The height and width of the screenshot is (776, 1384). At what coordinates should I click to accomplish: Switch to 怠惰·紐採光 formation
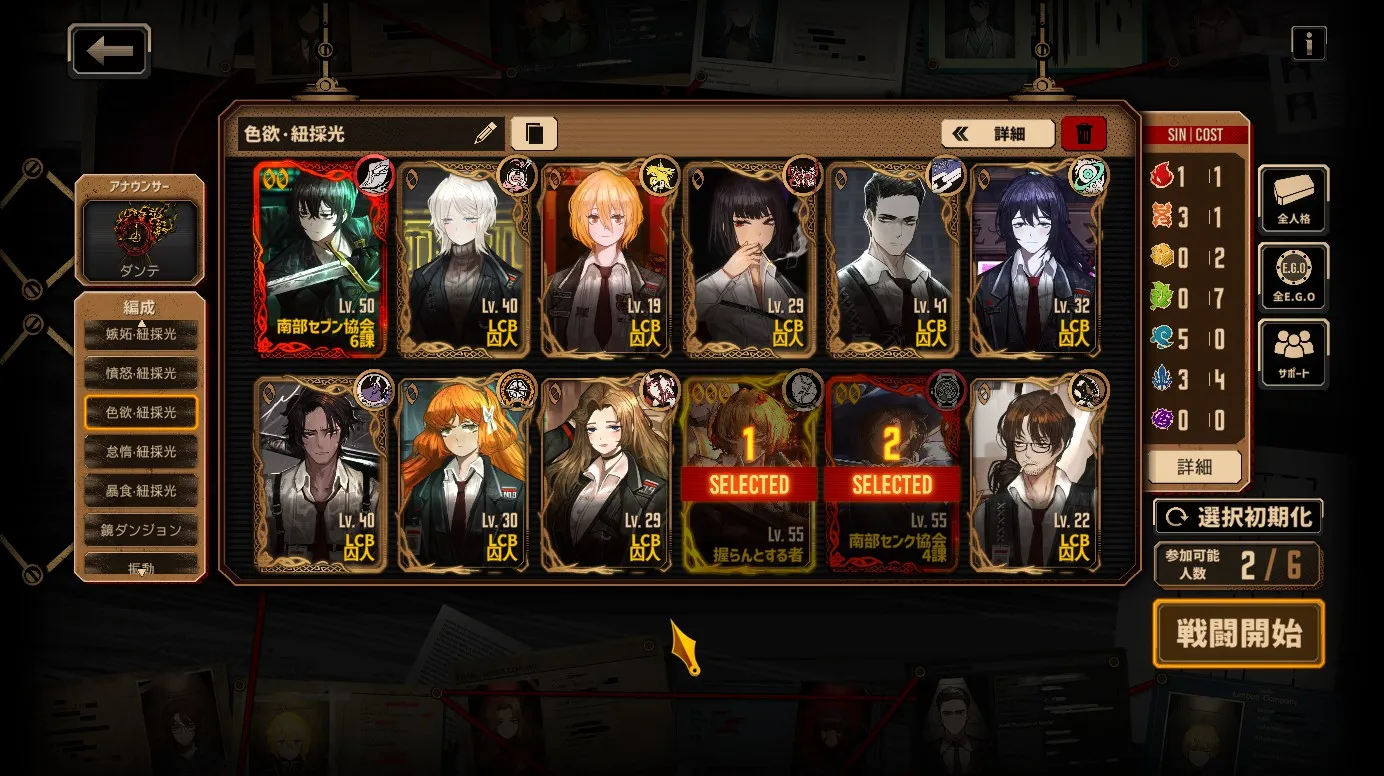141,452
